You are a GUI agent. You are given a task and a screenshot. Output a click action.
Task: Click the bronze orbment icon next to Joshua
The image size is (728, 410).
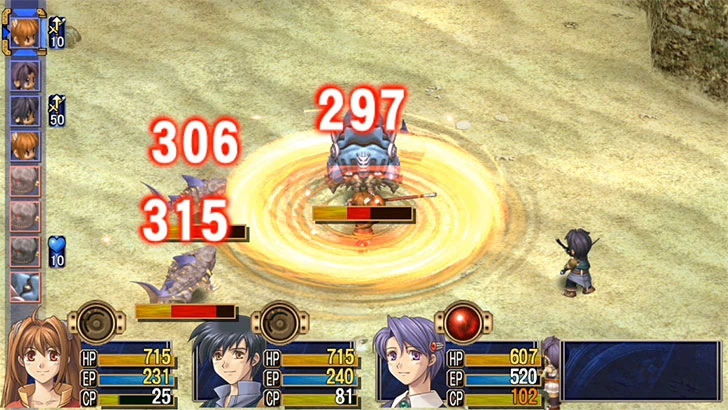coord(278,323)
